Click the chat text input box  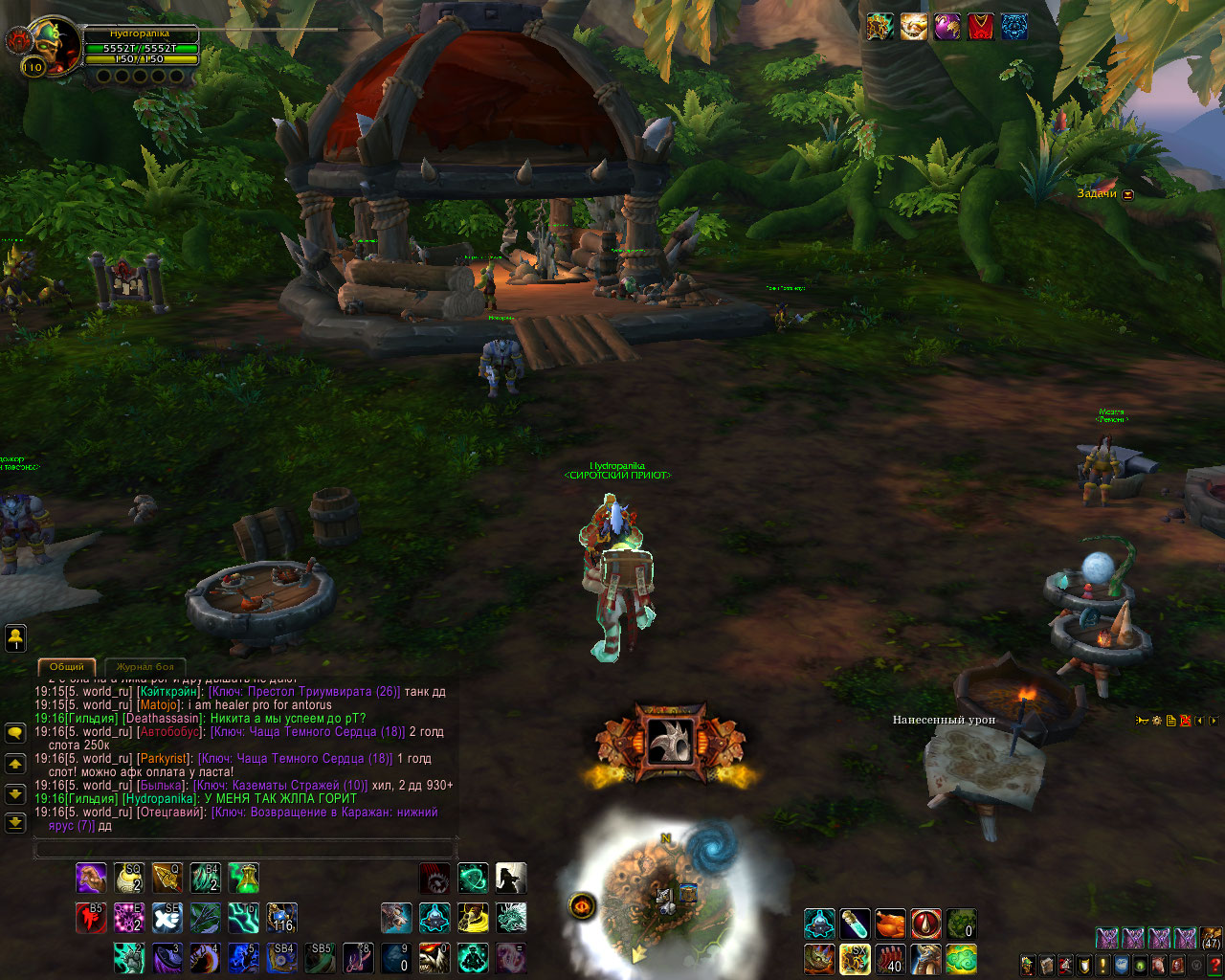pyautogui.click(x=245, y=849)
